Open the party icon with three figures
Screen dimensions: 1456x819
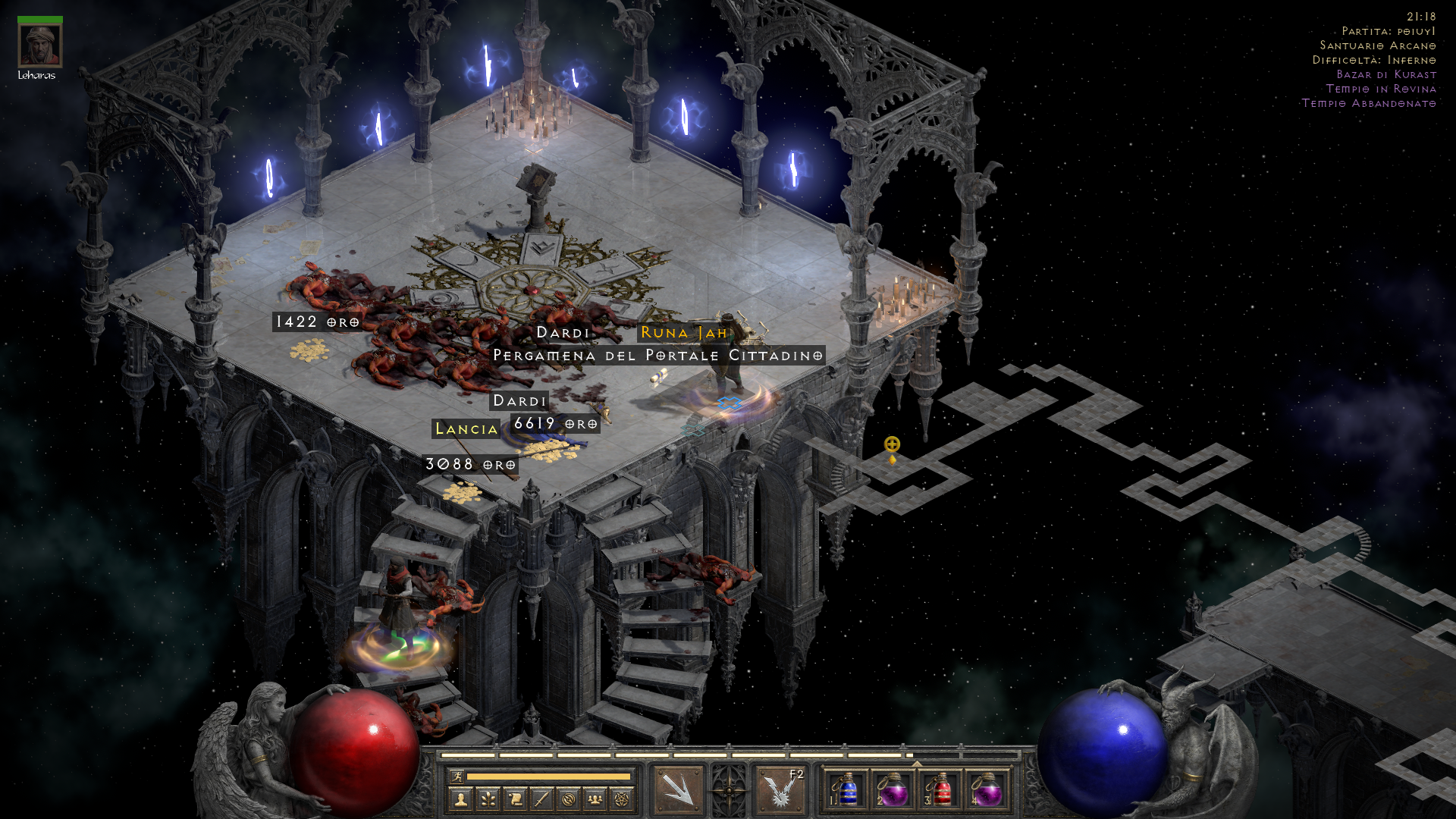click(595, 799)
